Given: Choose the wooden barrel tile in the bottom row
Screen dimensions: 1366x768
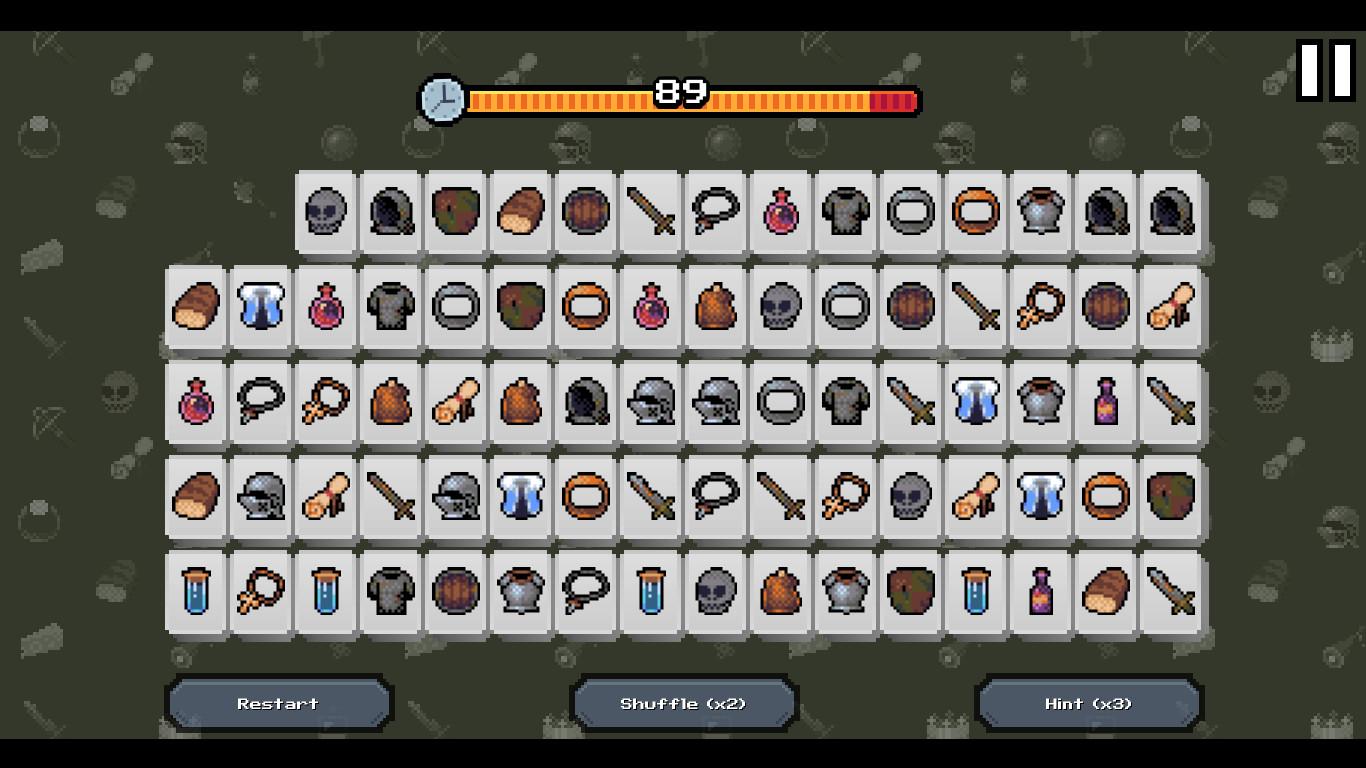Looking at the screenshot, I should pyautogui.click(x=456, y=591).
